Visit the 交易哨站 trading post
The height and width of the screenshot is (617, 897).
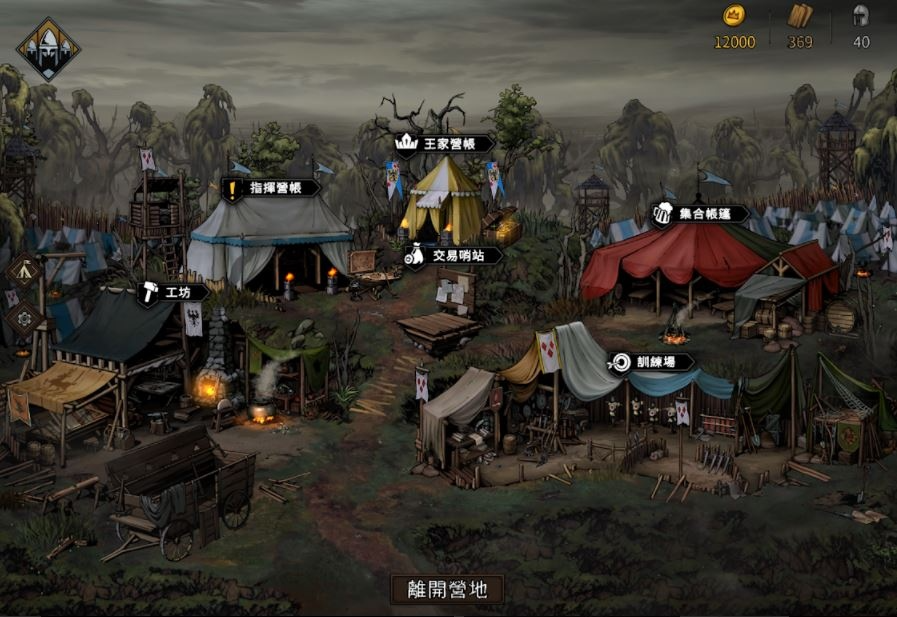pyautogui.click(x=453, y=256)
